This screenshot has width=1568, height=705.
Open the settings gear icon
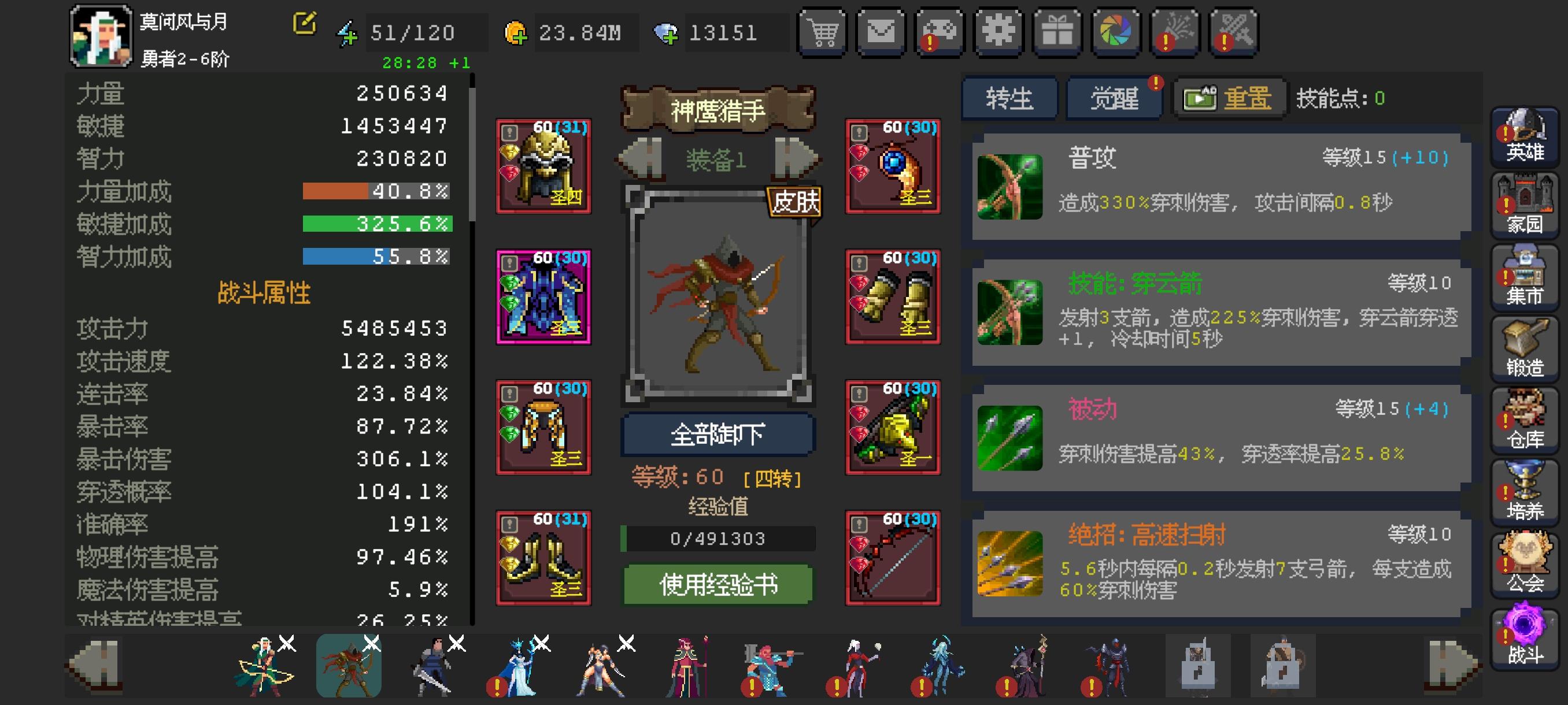[999, 32]
